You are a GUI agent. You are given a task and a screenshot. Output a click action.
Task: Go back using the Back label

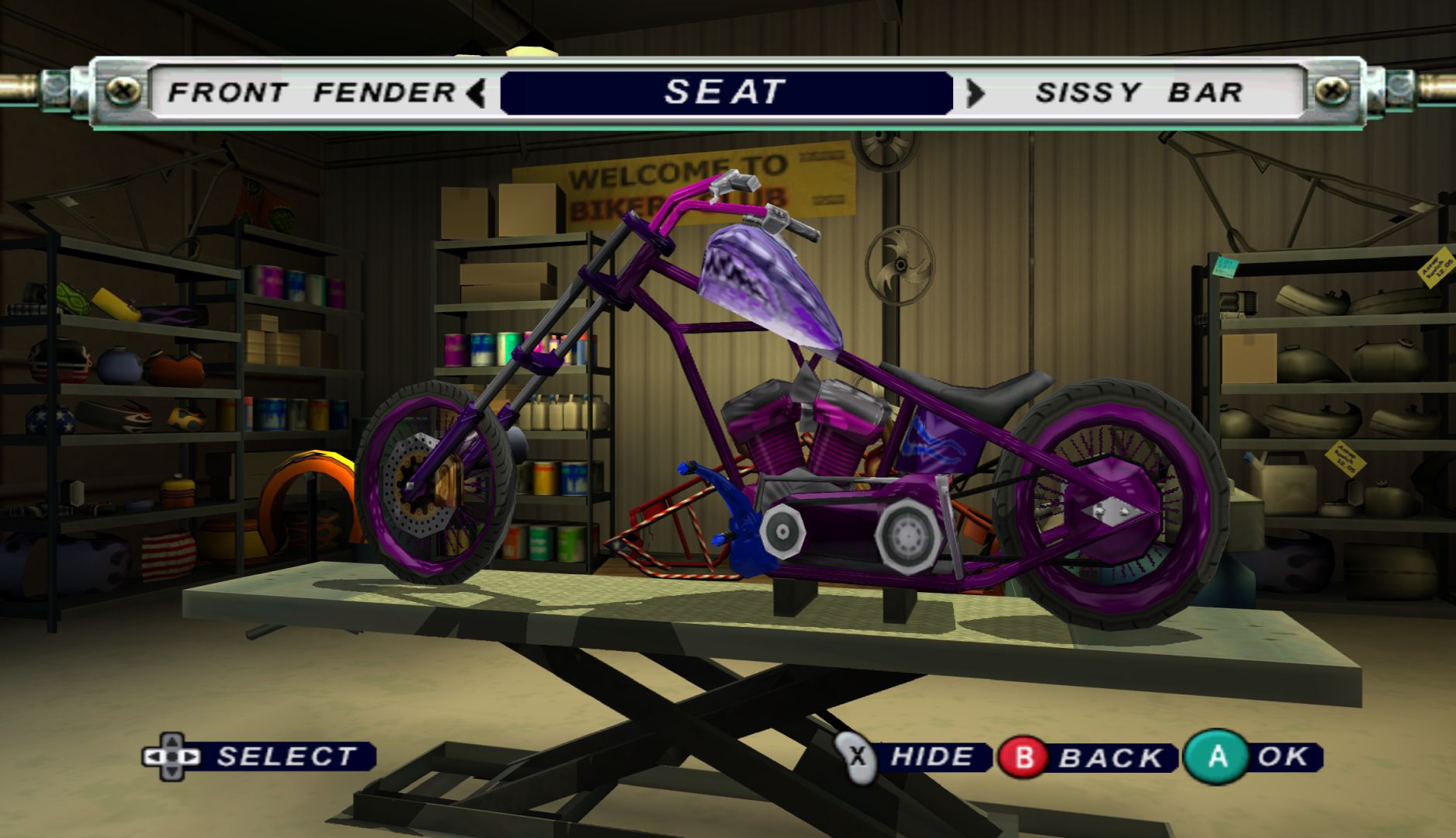1111,757
